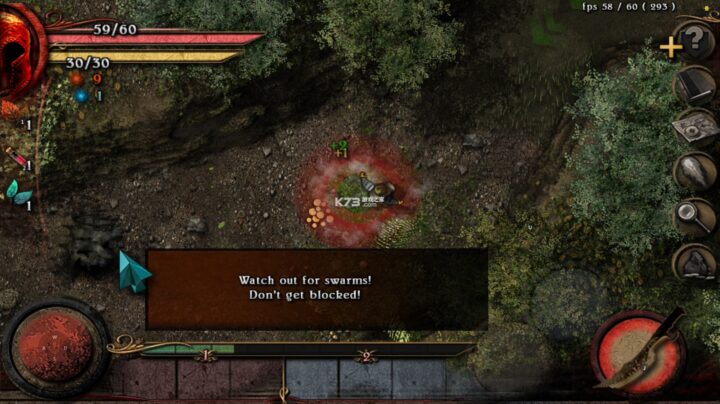Screen dimensions: 720x404
Task: Select the skill bar set marked 1
Action: (206, 354)
